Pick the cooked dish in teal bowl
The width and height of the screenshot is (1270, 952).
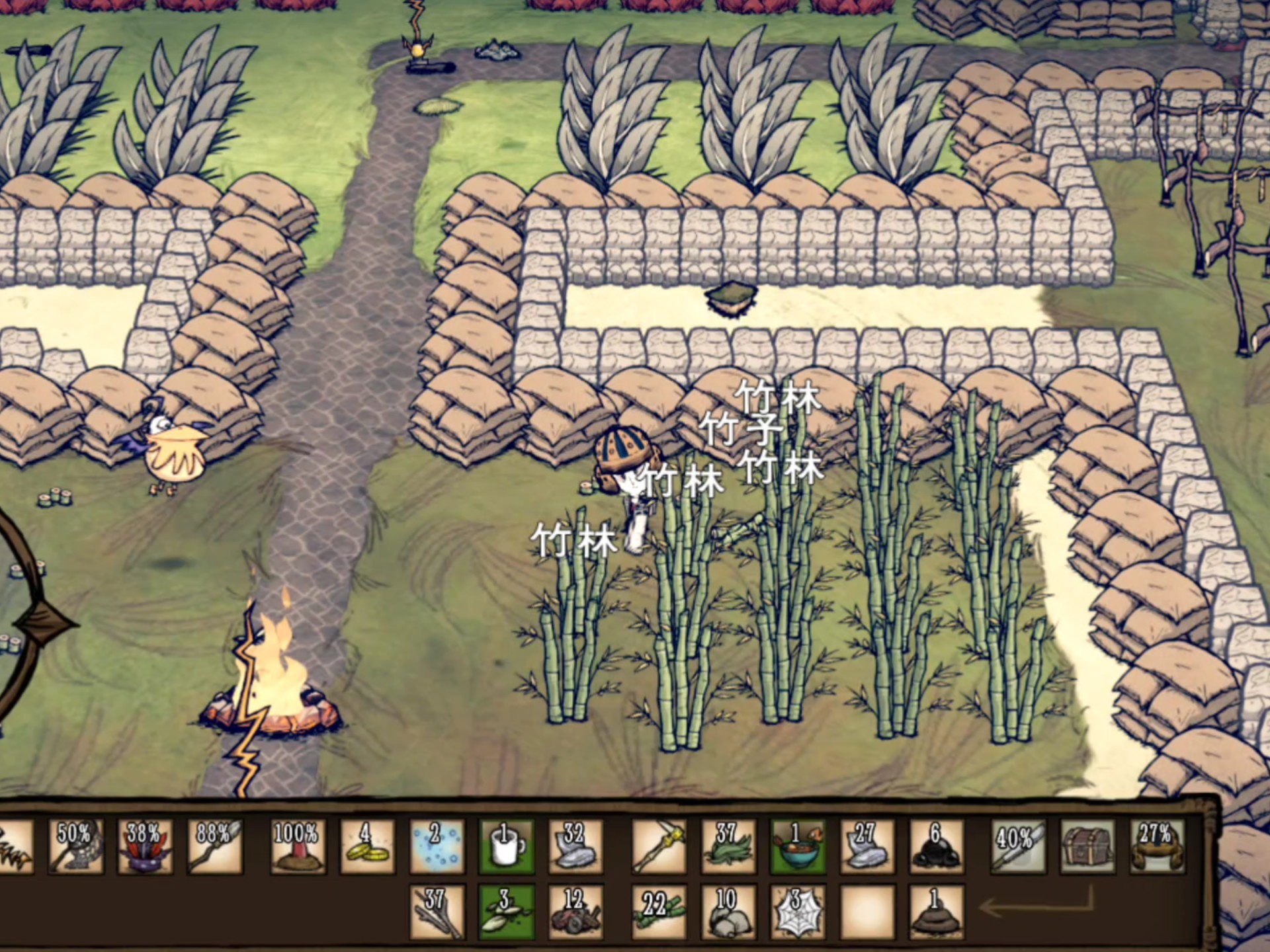(x=798, y=847)
